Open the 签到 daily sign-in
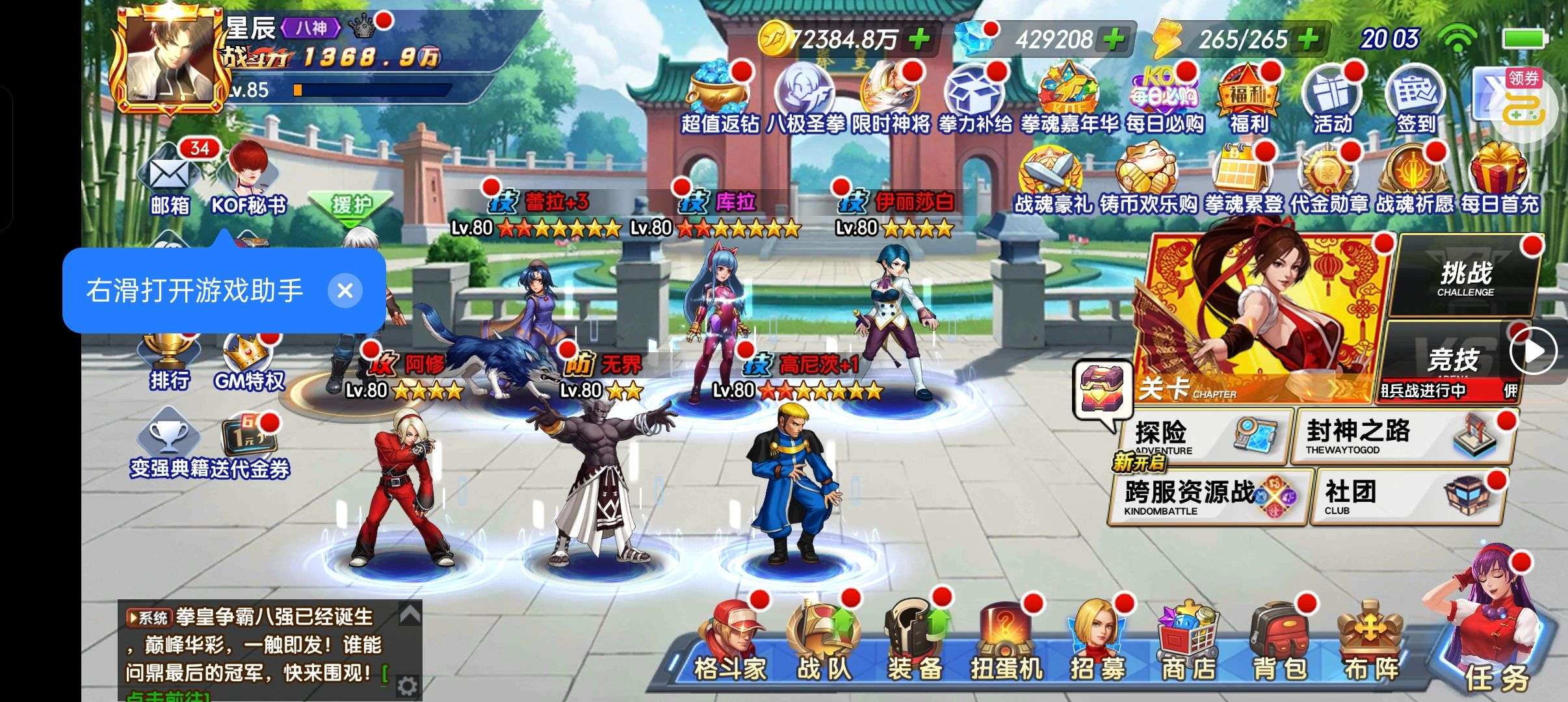Viewport: 1568px width, 702px height. (x=1415, y=101)
